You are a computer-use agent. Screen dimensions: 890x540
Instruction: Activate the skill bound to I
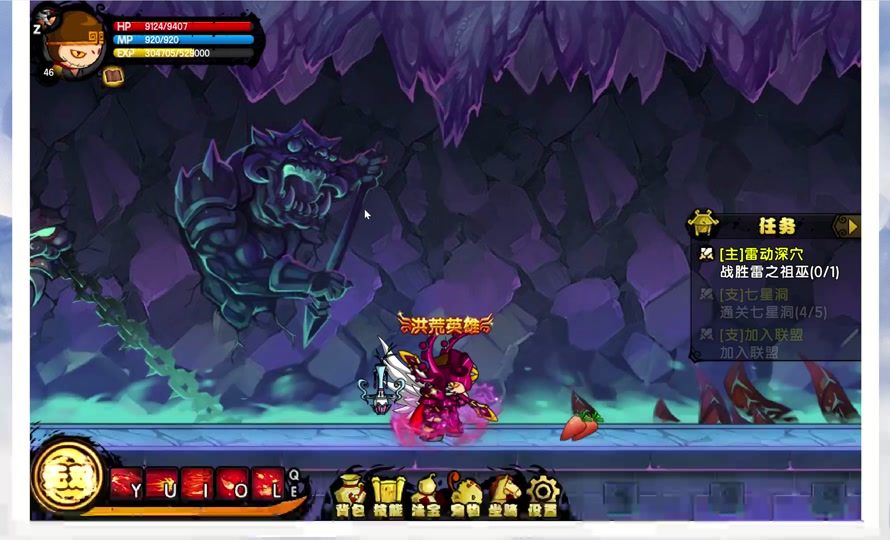(197, 484)
